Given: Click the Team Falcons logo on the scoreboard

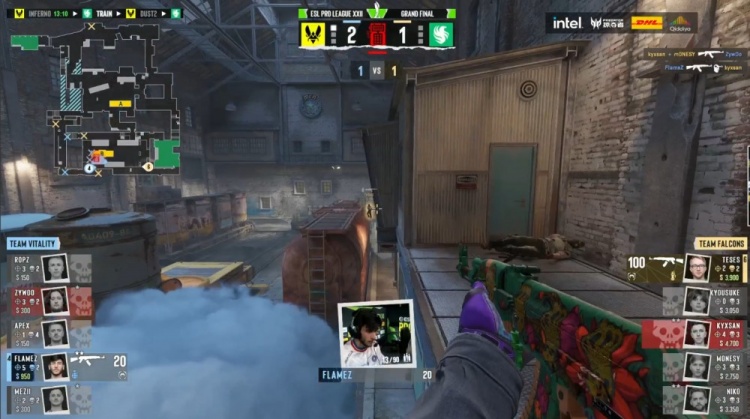Looking at the screenshot, I should coord(441,35).
